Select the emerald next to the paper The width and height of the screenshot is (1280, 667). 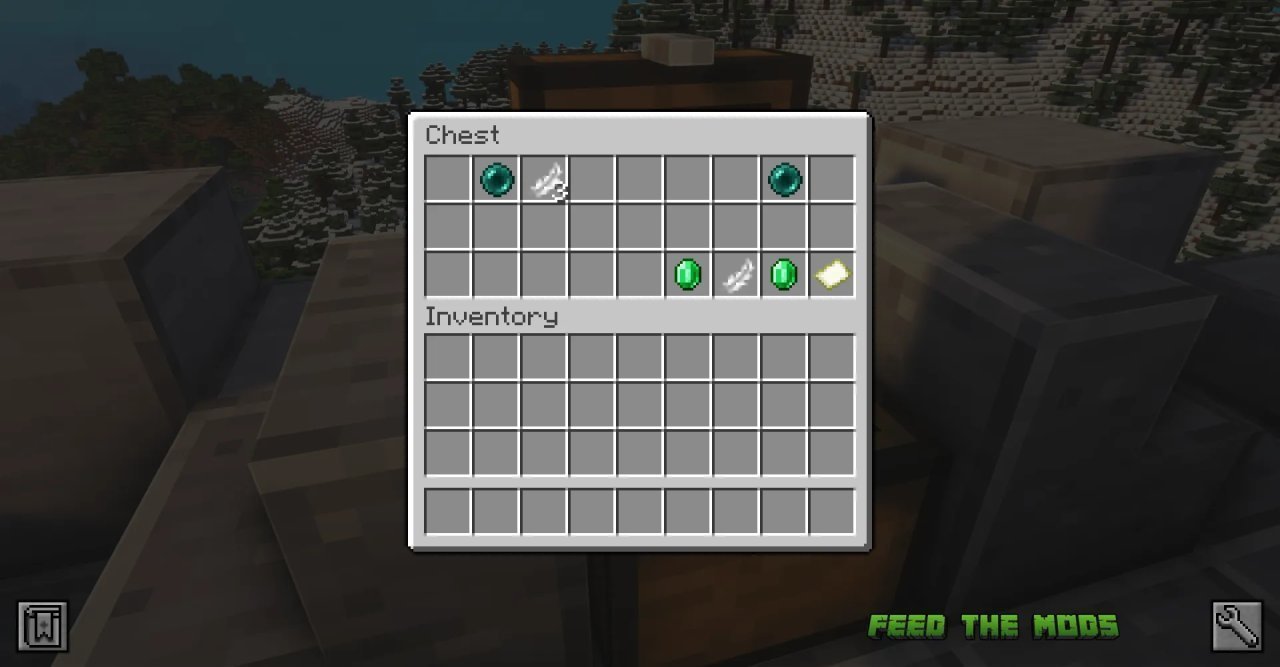784,274
